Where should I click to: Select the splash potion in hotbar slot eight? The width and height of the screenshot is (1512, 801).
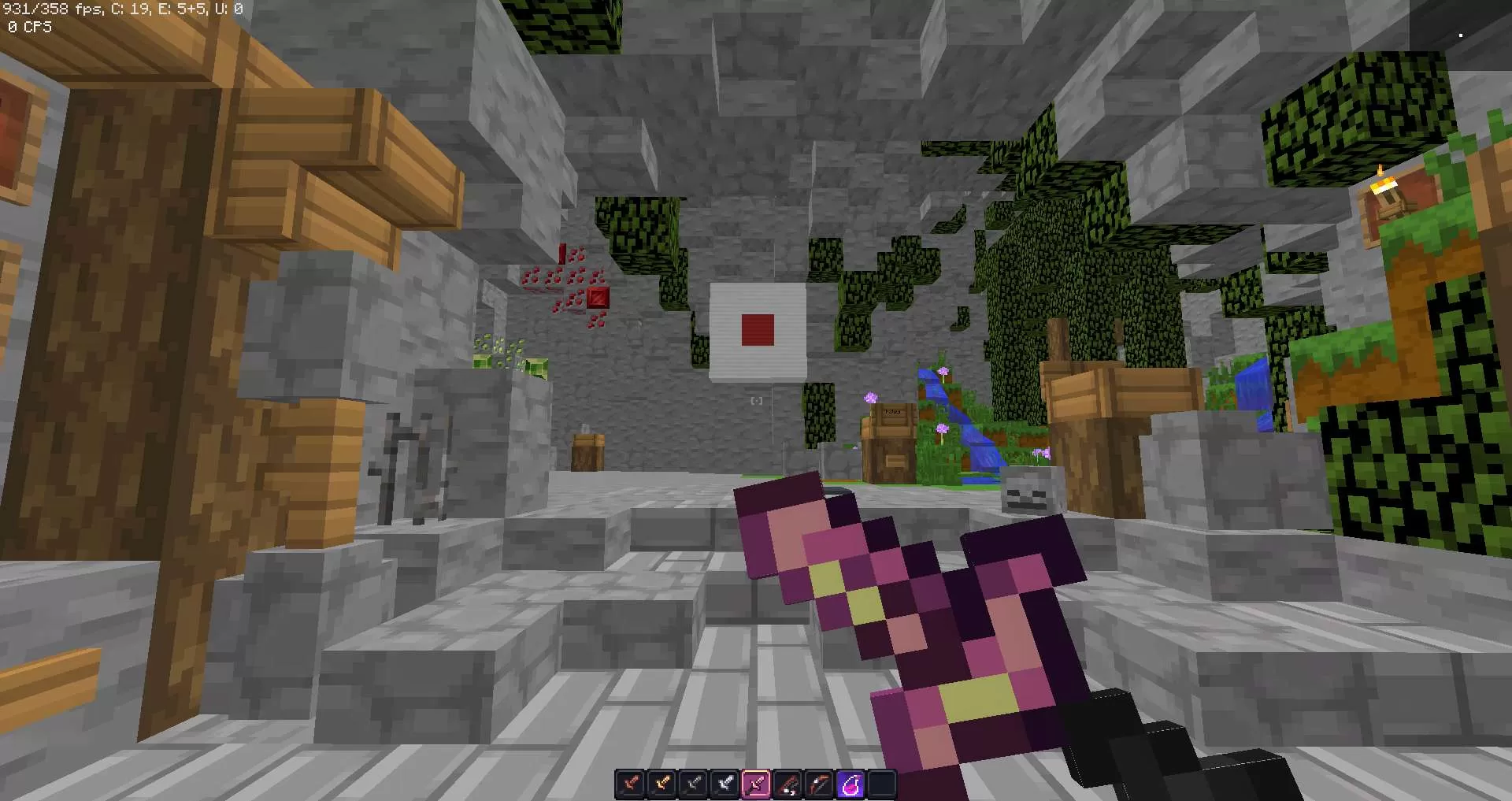pyautogui.click(x=850, y=781)
